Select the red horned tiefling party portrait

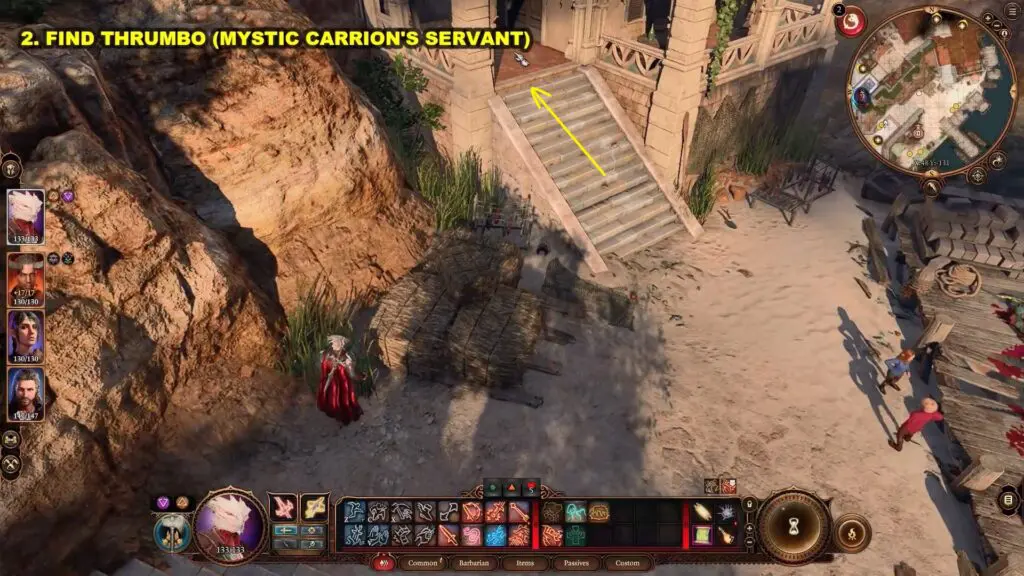[x=25, y=276]
